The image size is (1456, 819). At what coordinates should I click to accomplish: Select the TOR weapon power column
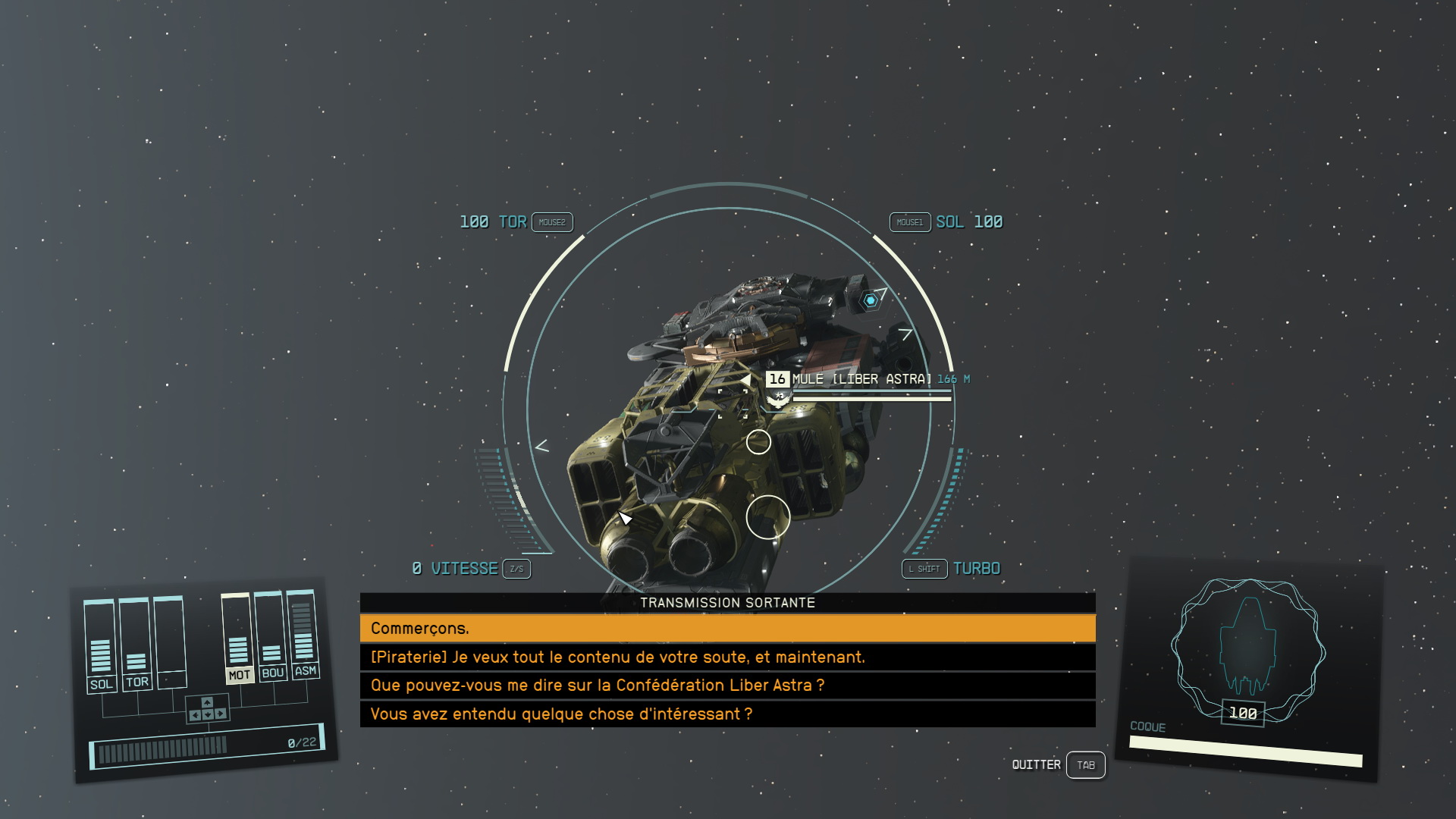(136, 682)
